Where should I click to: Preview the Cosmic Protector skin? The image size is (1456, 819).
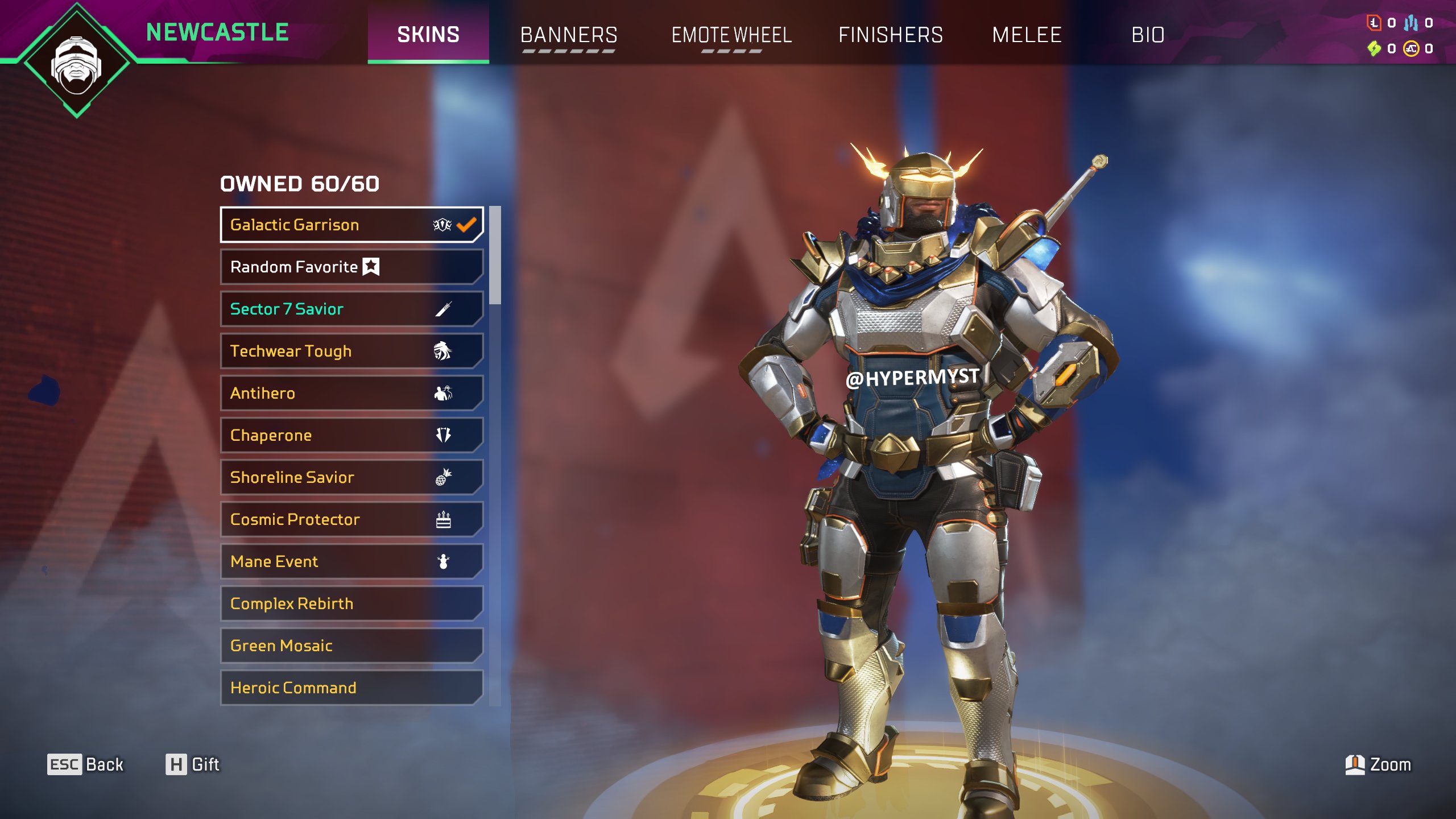(x=351, y=519)
